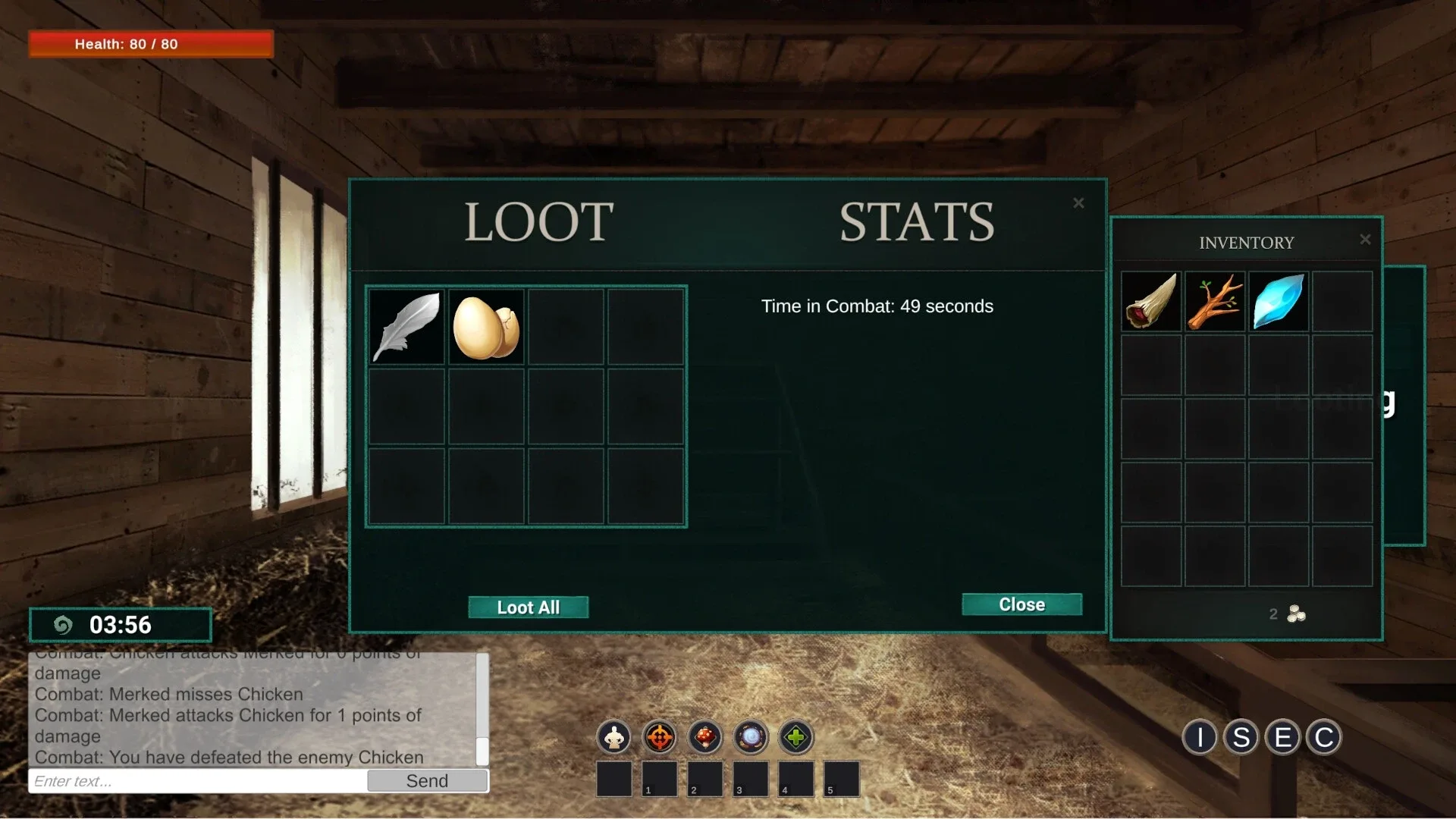Viewport: 1456px width, 819px height.
Task: Activate the green cross healing ability
Action: coord(795,736)
